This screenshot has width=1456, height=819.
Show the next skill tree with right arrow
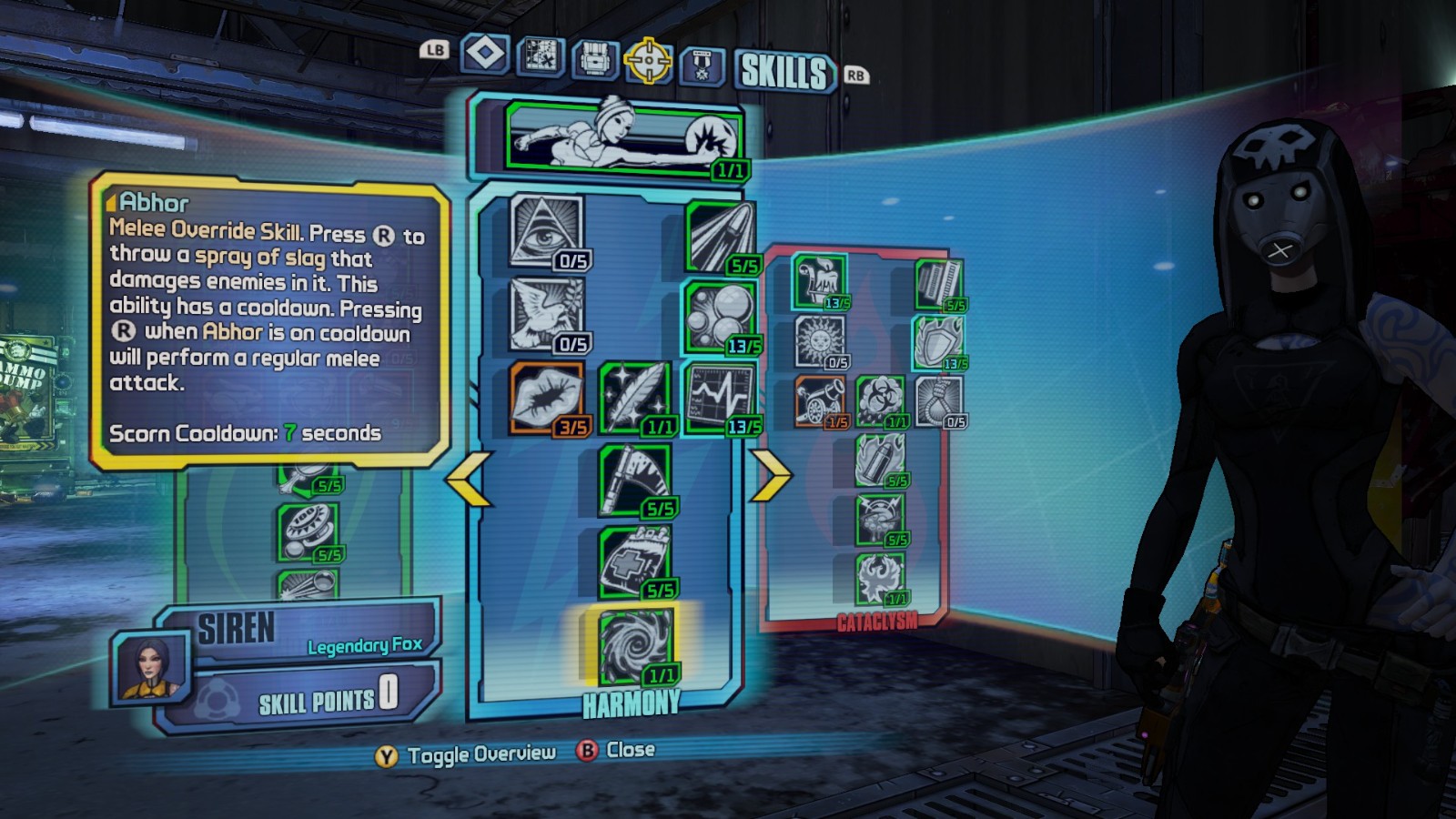point(771,475)
